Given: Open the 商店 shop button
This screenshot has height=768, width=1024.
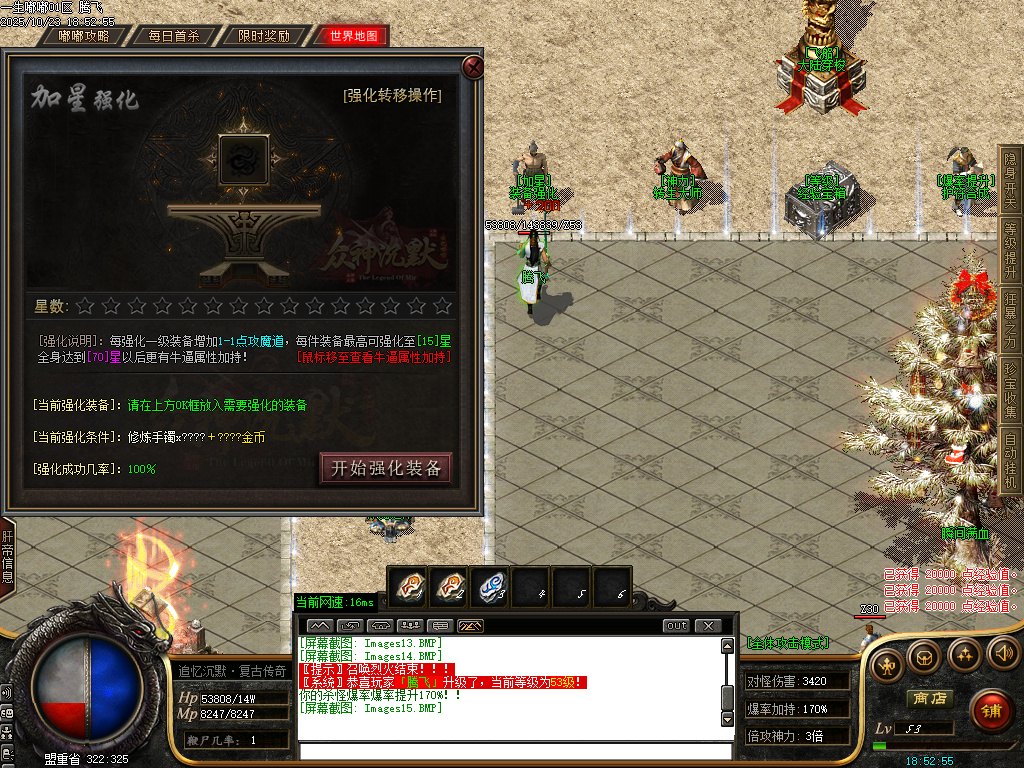Looking at the screenshot, I should 927,698.
